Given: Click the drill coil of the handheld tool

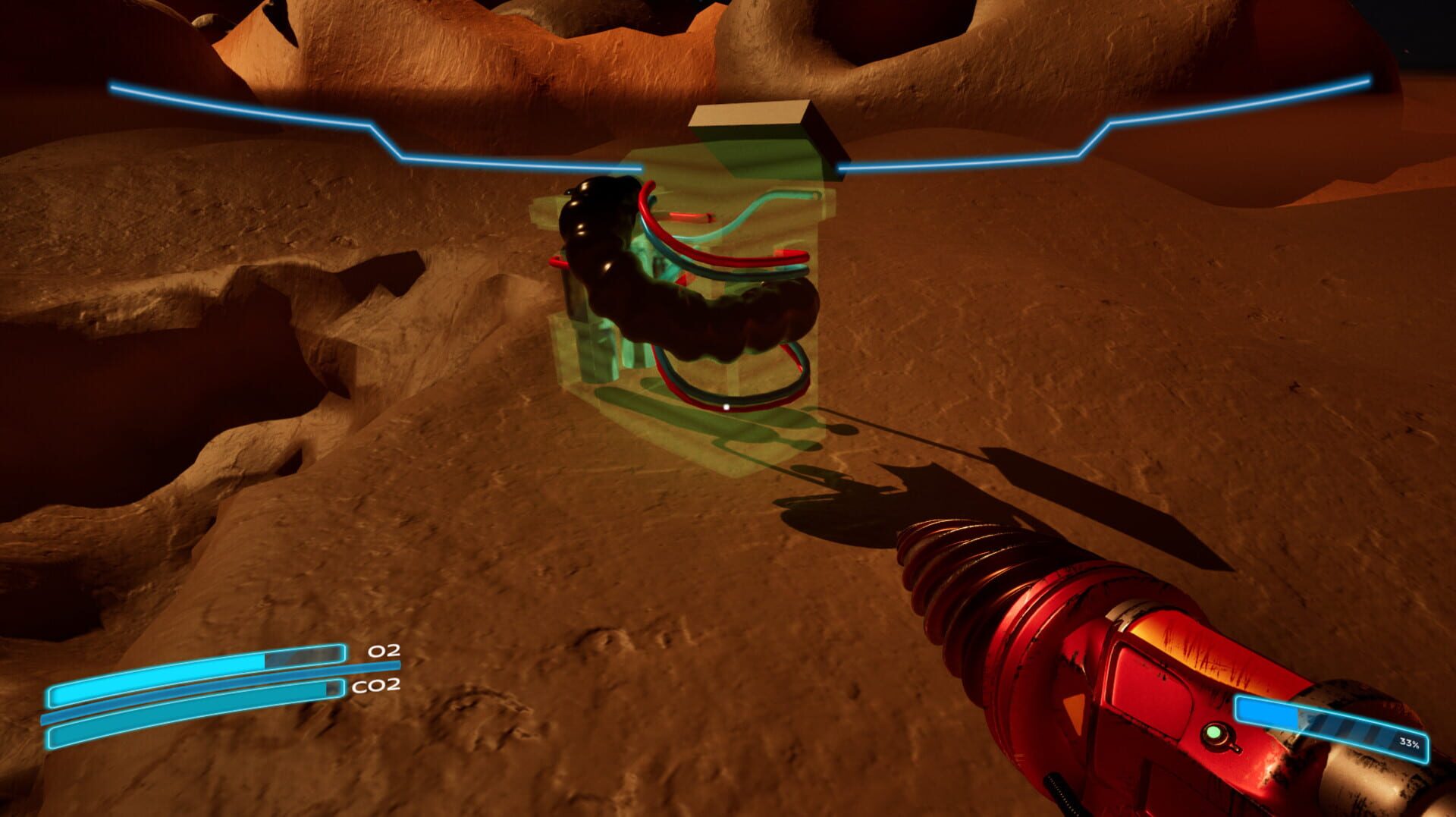Looking at the screenshot, I should click(x=978, y=577).
